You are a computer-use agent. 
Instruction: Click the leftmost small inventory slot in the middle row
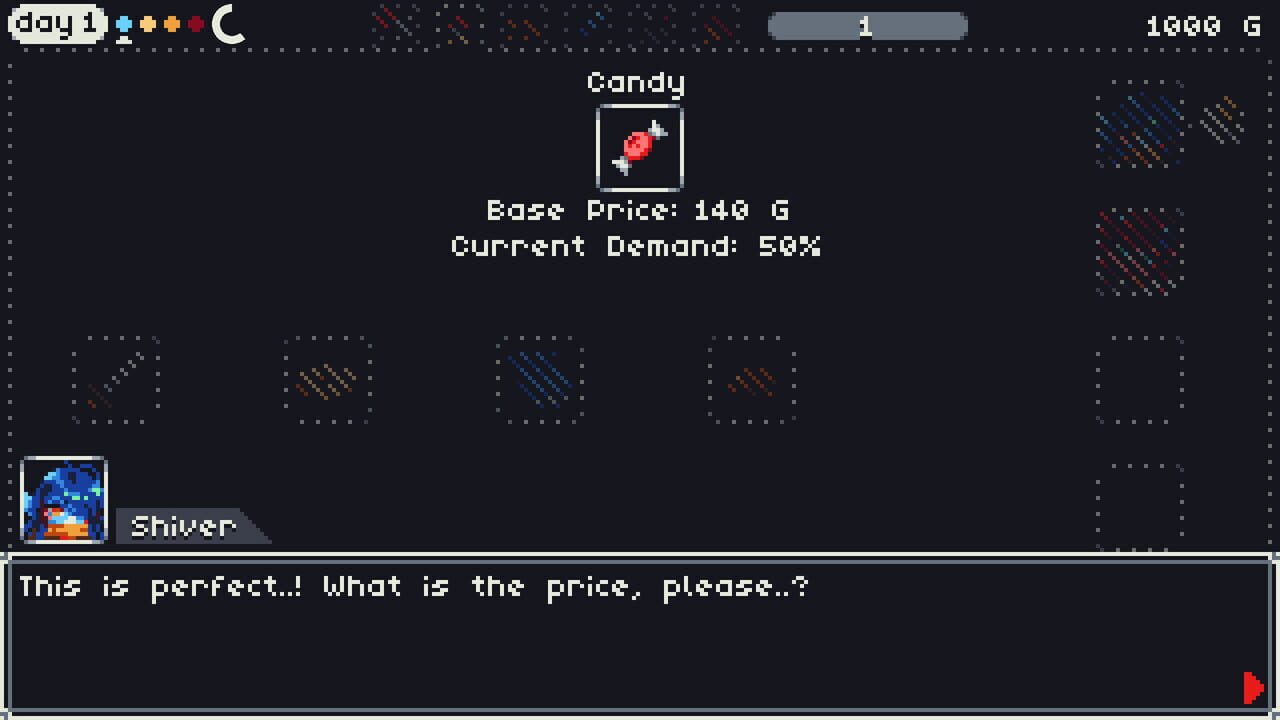tap(114, 381)
